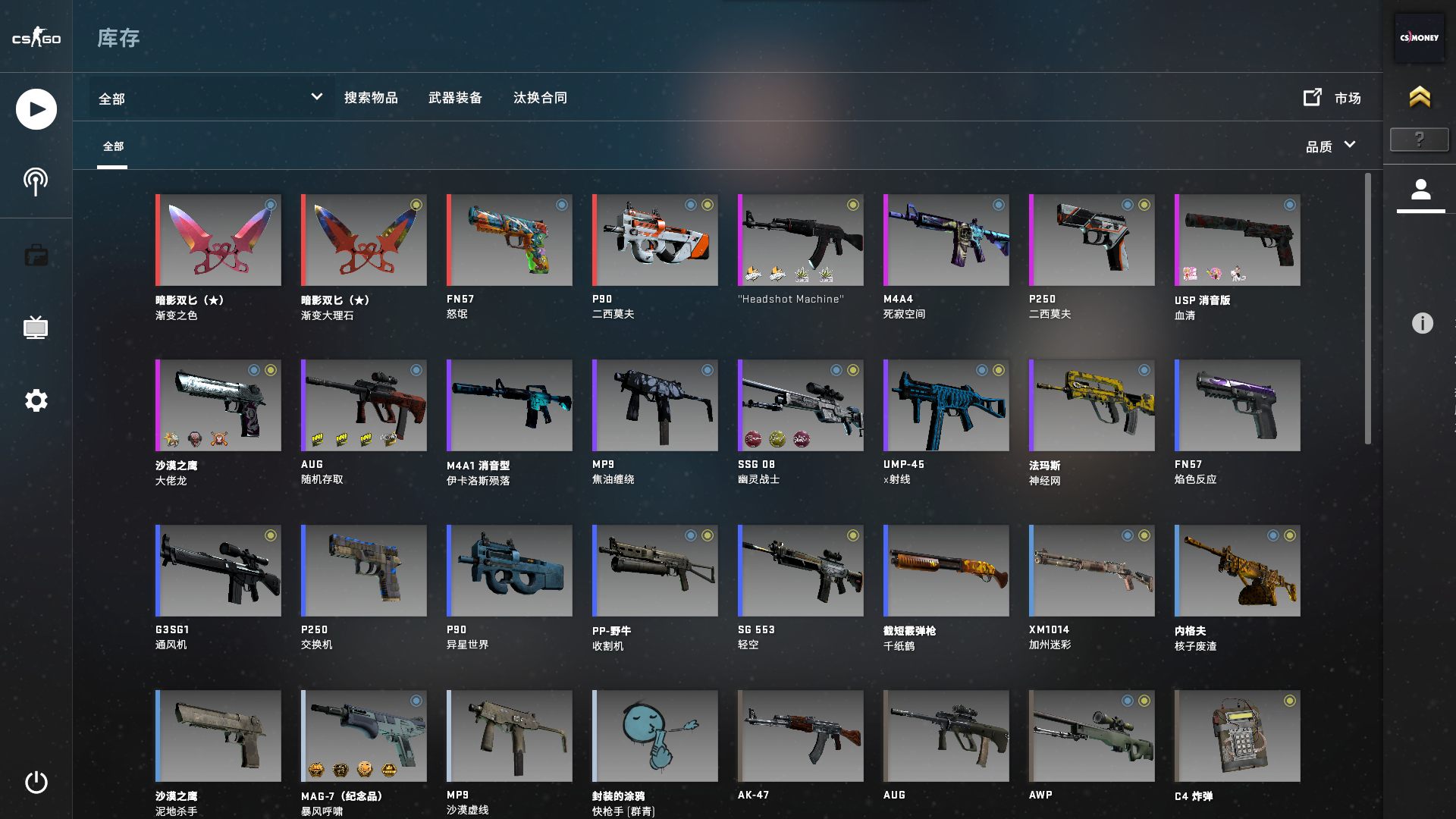The width and height of the screenshot is (1456, 819).
Task: Select the 武器装备 menu item
Action: (x=456, y=97)
